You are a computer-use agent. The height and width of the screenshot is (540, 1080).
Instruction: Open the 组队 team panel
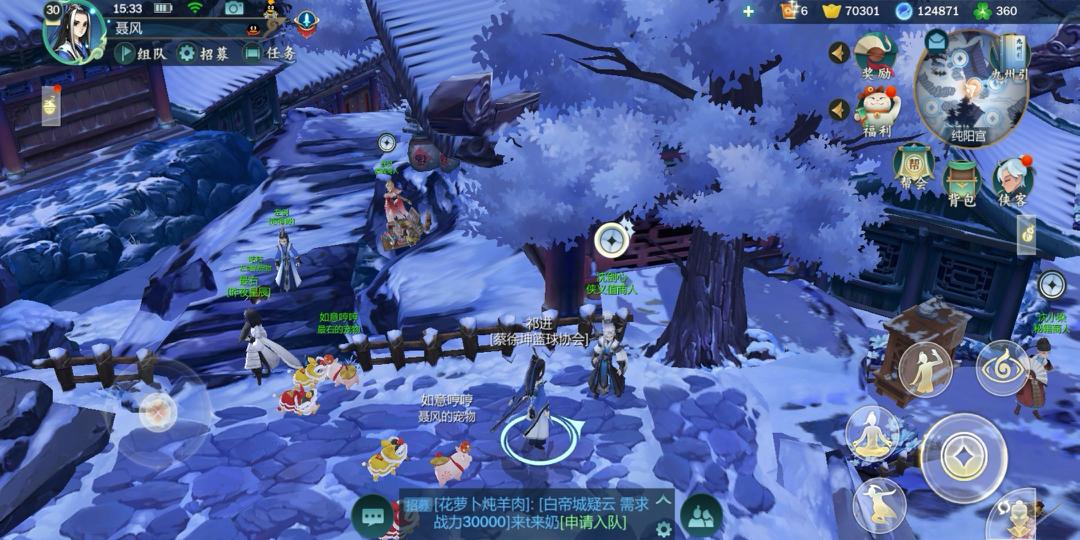click(x=140, y=54)
